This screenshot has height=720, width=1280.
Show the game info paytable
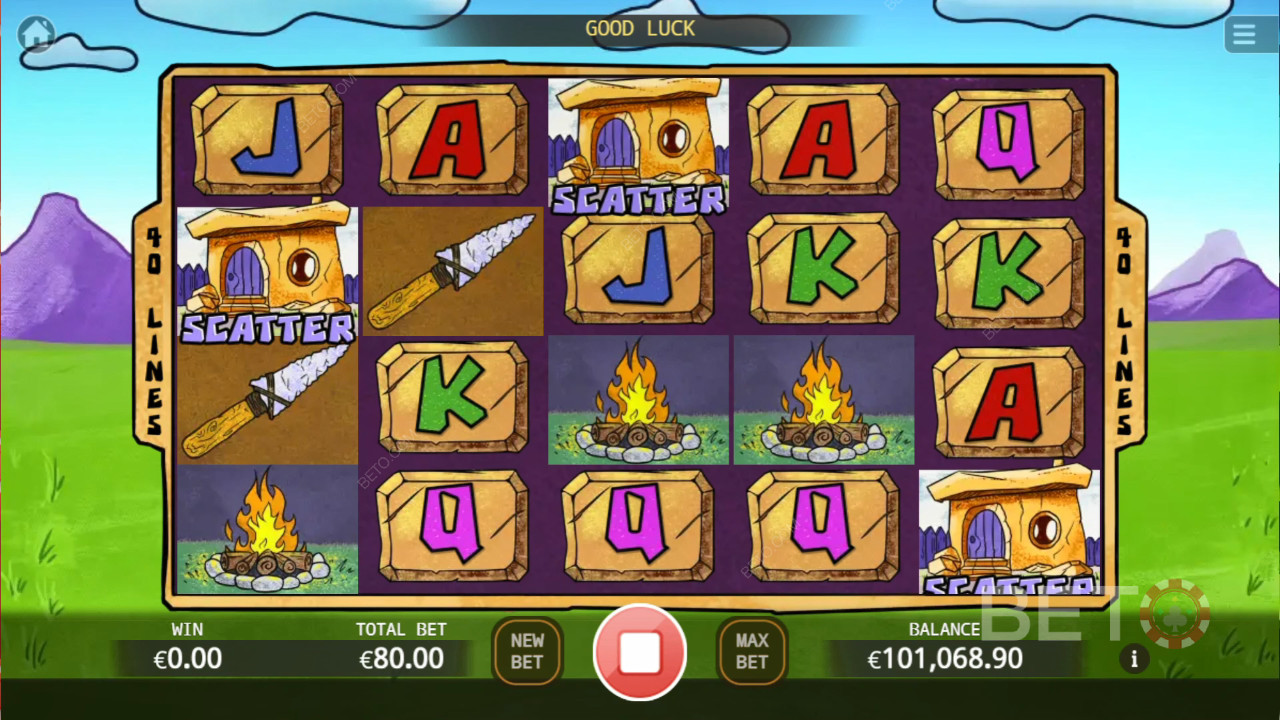1134,659
